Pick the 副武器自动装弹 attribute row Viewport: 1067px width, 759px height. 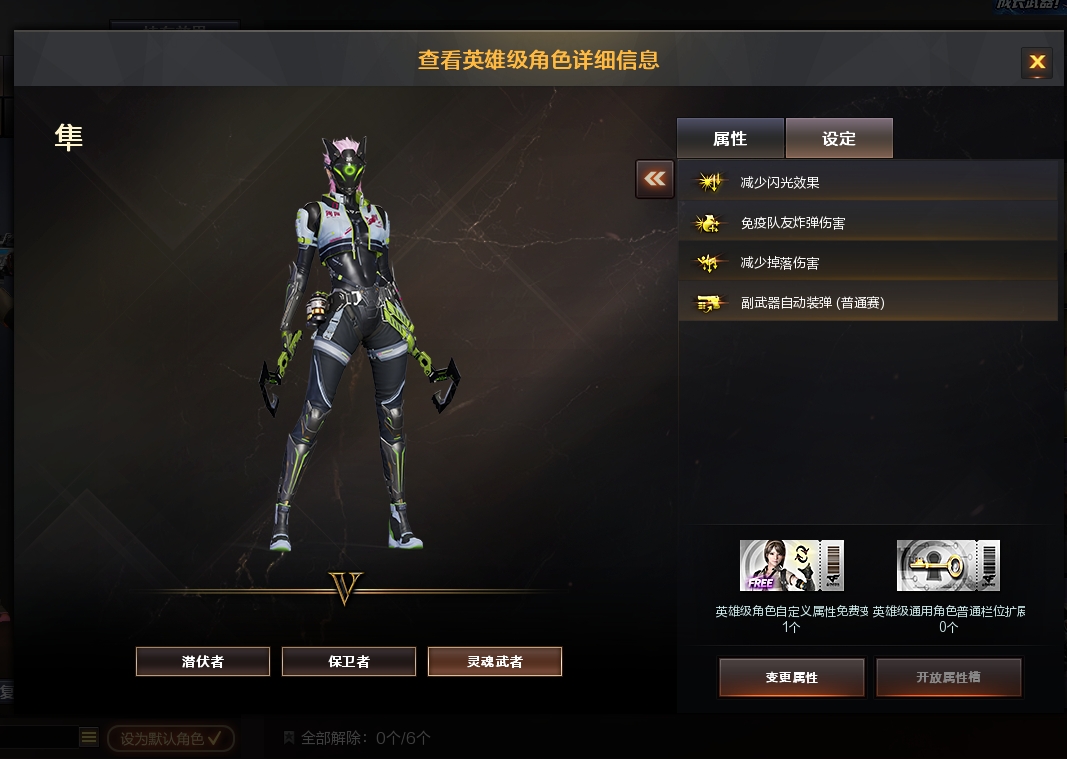pyautogui.click(x=868, y=302)
